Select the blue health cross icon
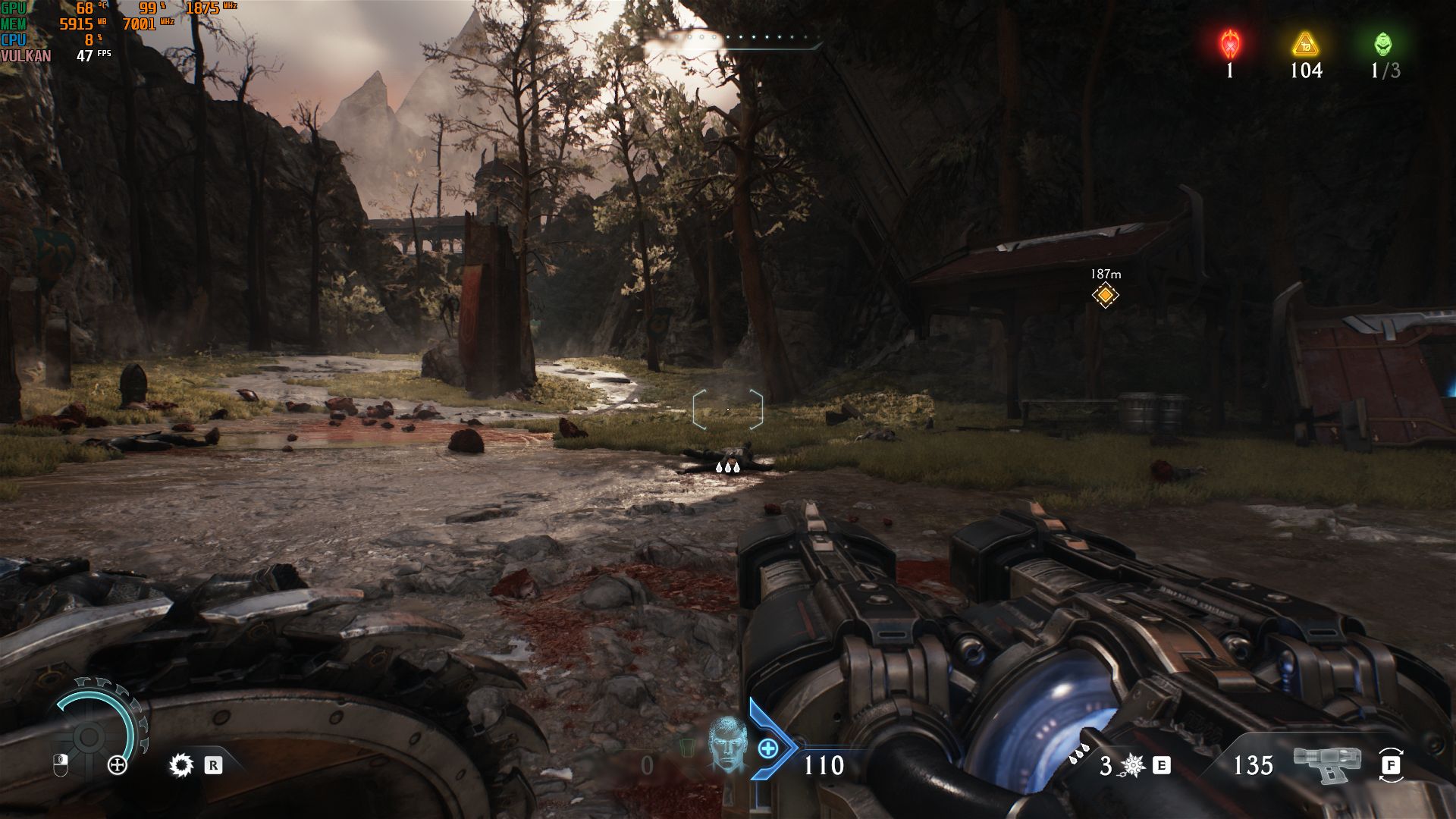This screenshot has width=1456, height=819. pyautogui.click(x=767, y=748)
